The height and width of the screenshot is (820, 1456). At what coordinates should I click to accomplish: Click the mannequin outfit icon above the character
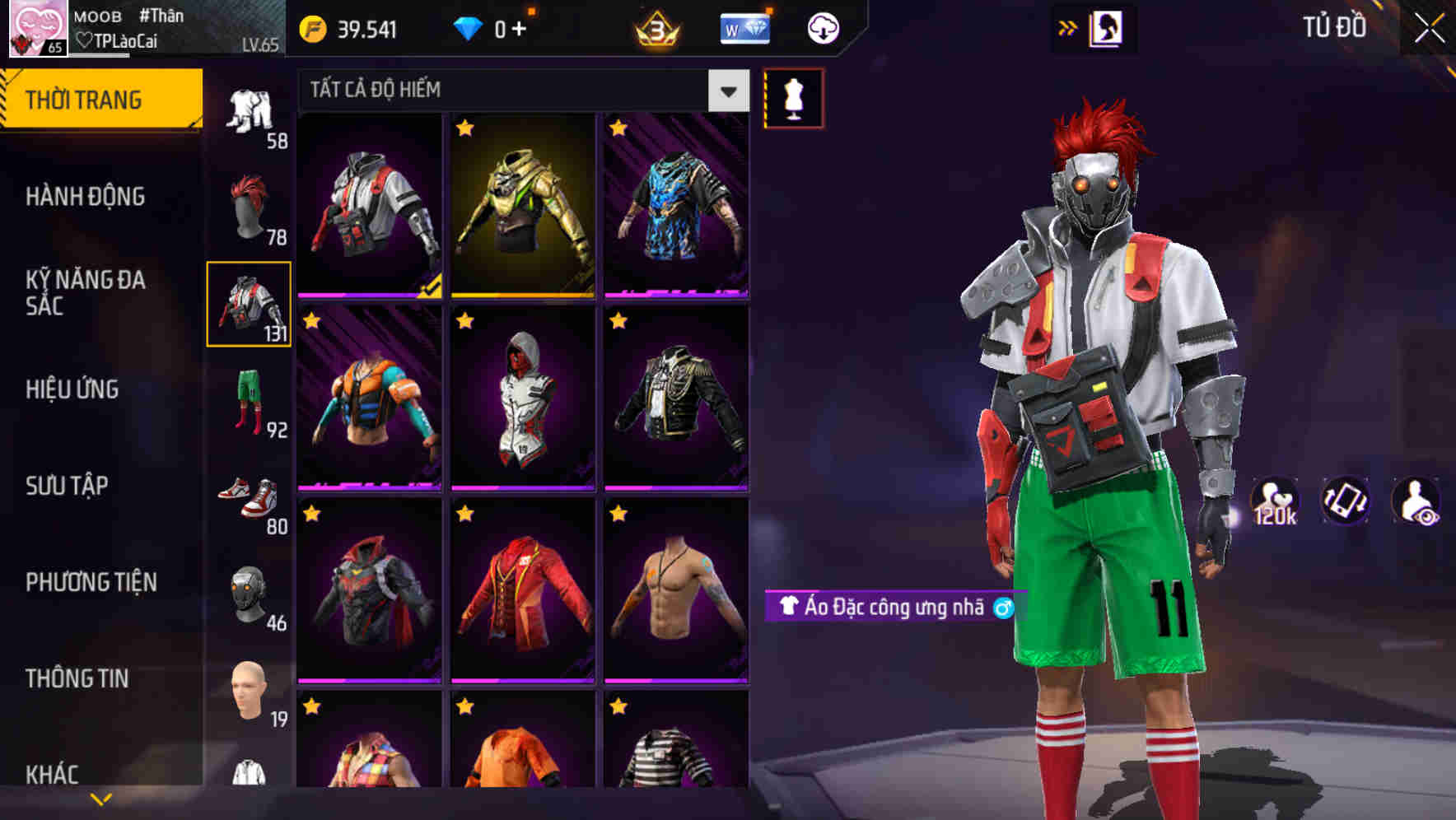[795, 97]
